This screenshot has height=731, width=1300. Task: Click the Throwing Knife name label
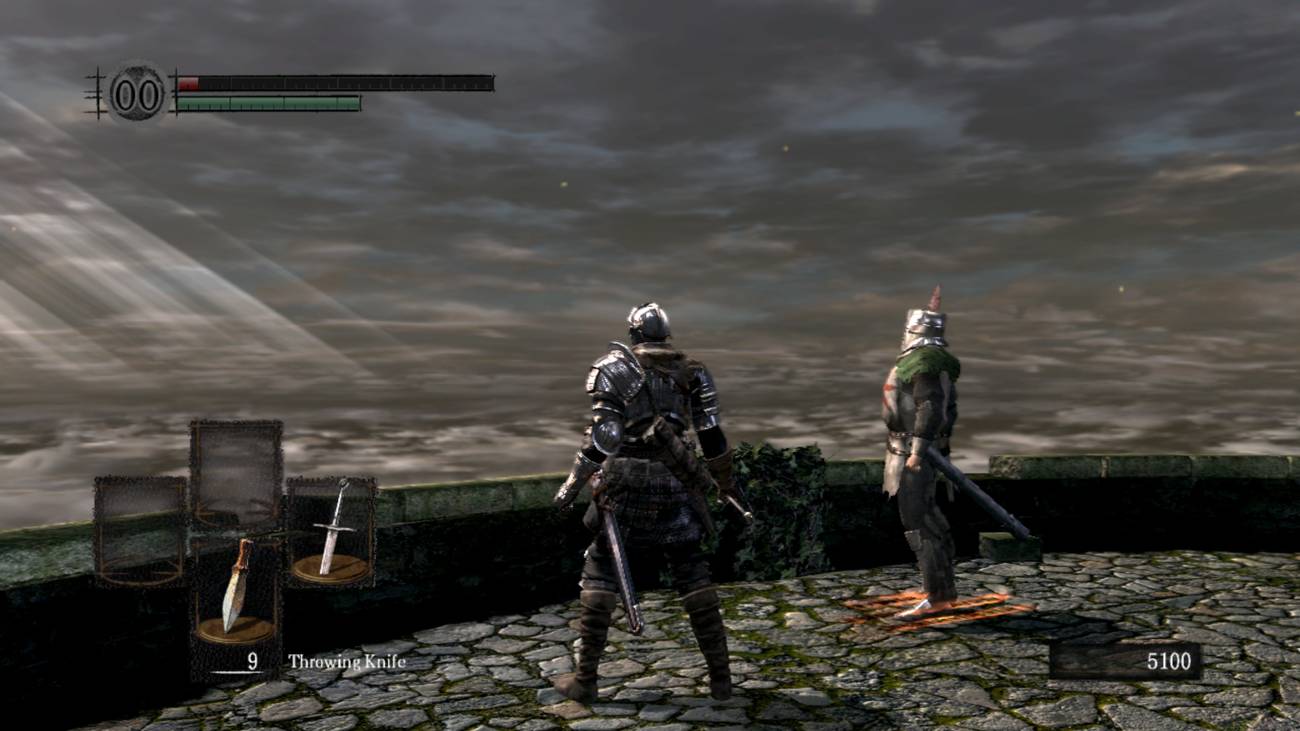(x=346, y=660)
